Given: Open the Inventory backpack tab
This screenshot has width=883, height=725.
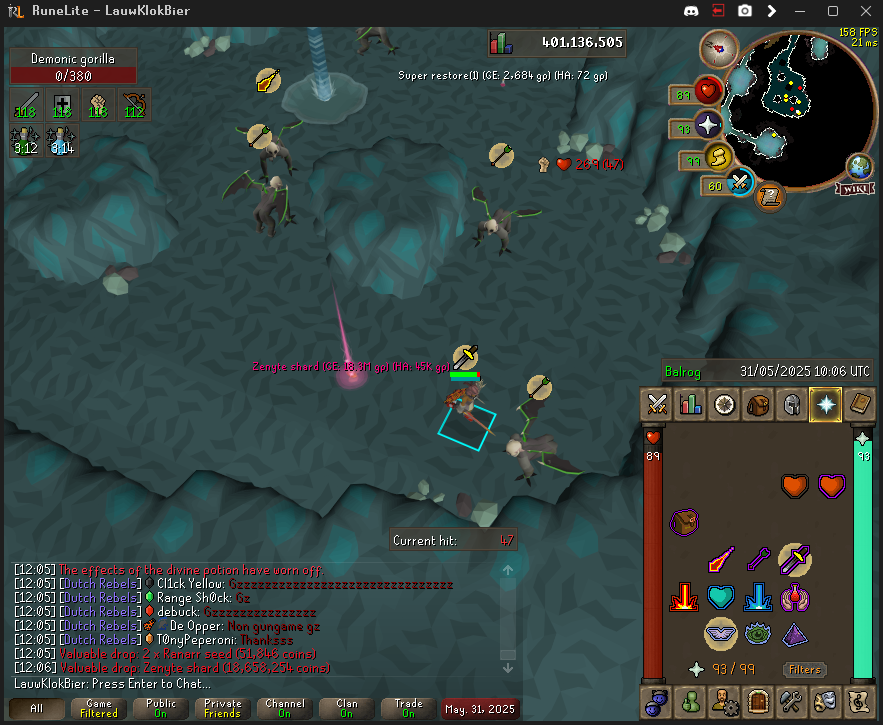Looking at the screenshot, I should [x=758, y=405].
